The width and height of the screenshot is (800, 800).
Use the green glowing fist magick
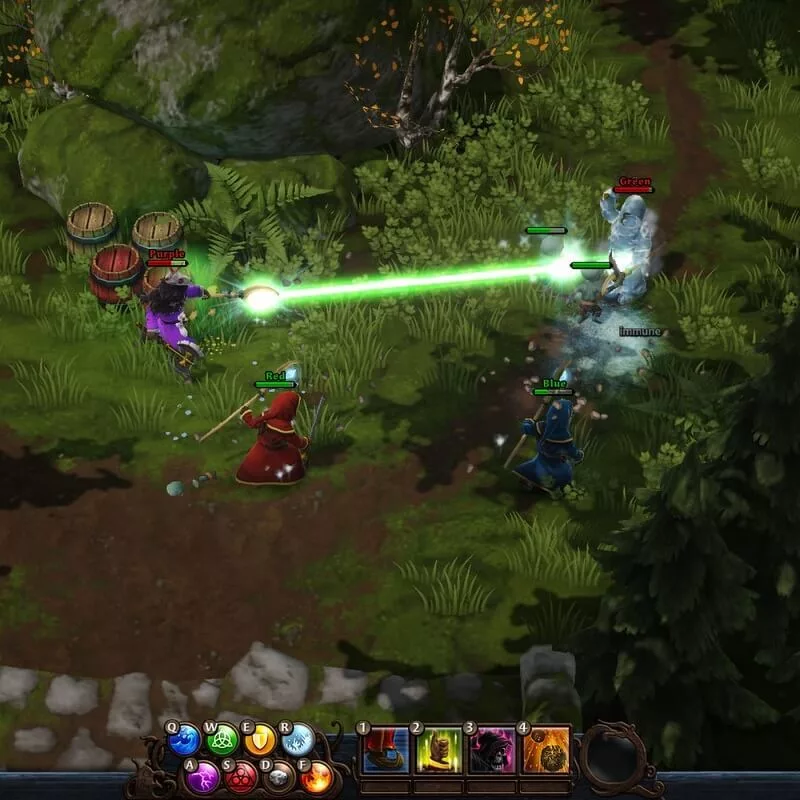tap(439, 751)
